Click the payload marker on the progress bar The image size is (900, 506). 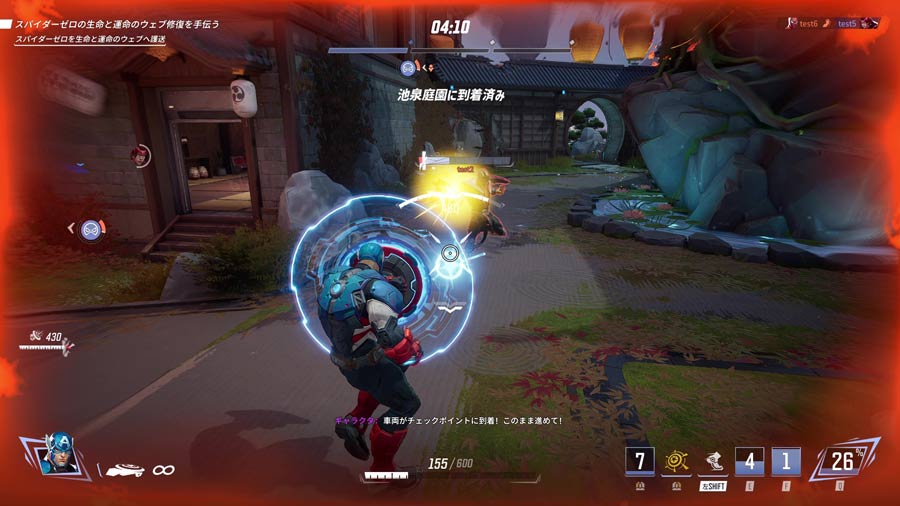(x=408, y=68)
